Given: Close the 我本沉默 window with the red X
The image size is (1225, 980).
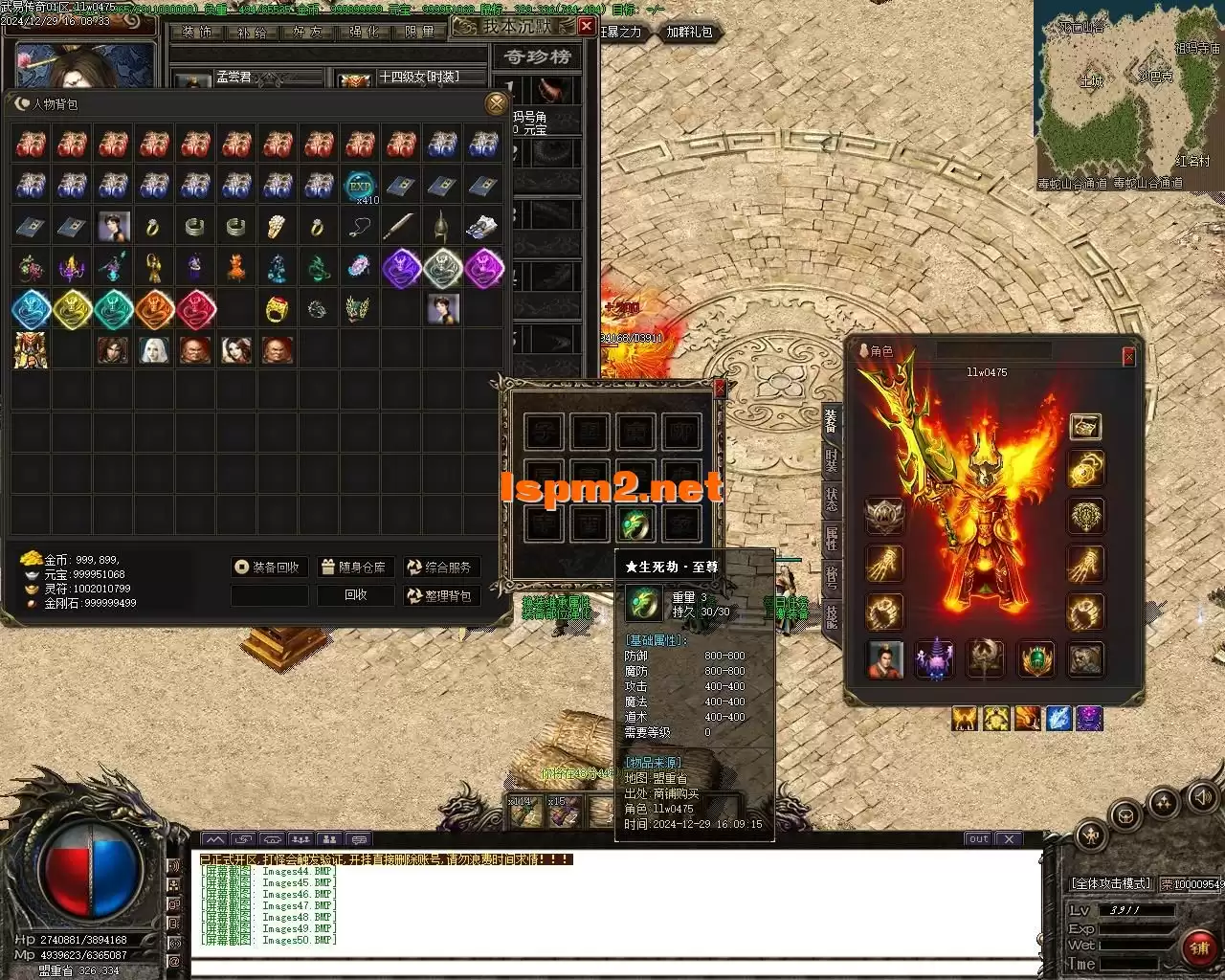Looking at the screenshot, I should point(586,27).
